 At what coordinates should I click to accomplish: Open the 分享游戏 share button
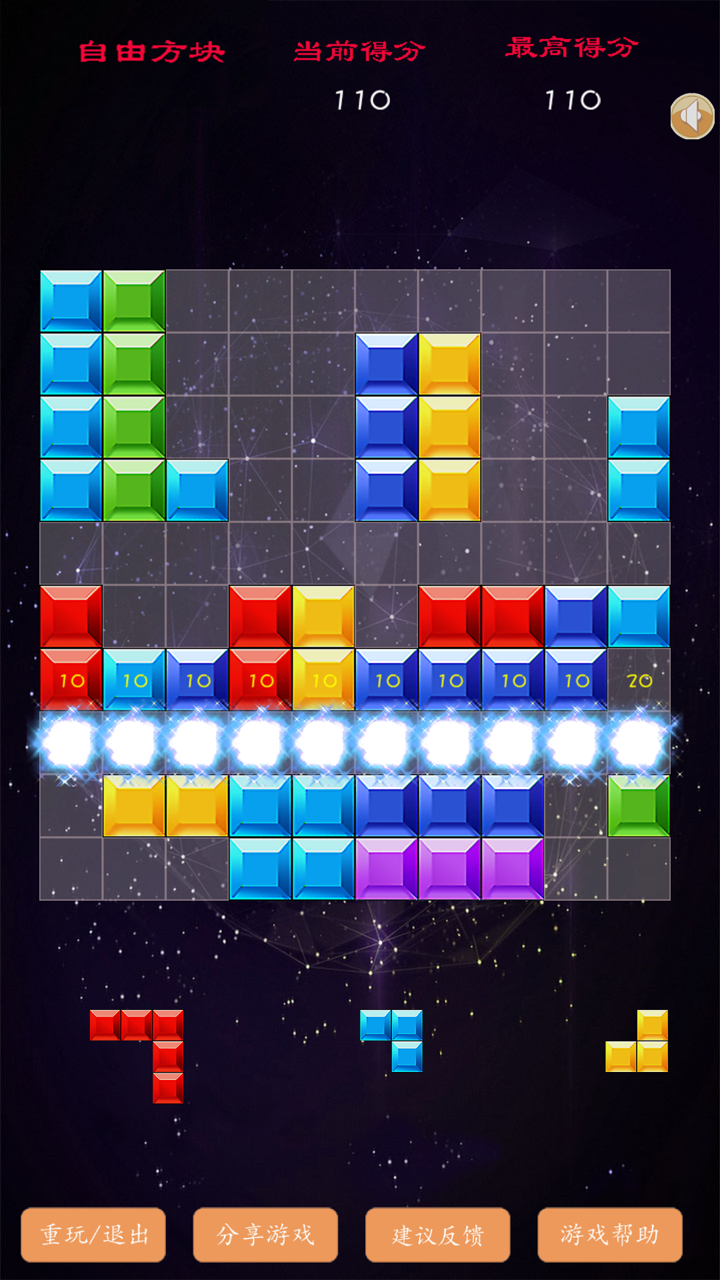tap(265, 1235)
